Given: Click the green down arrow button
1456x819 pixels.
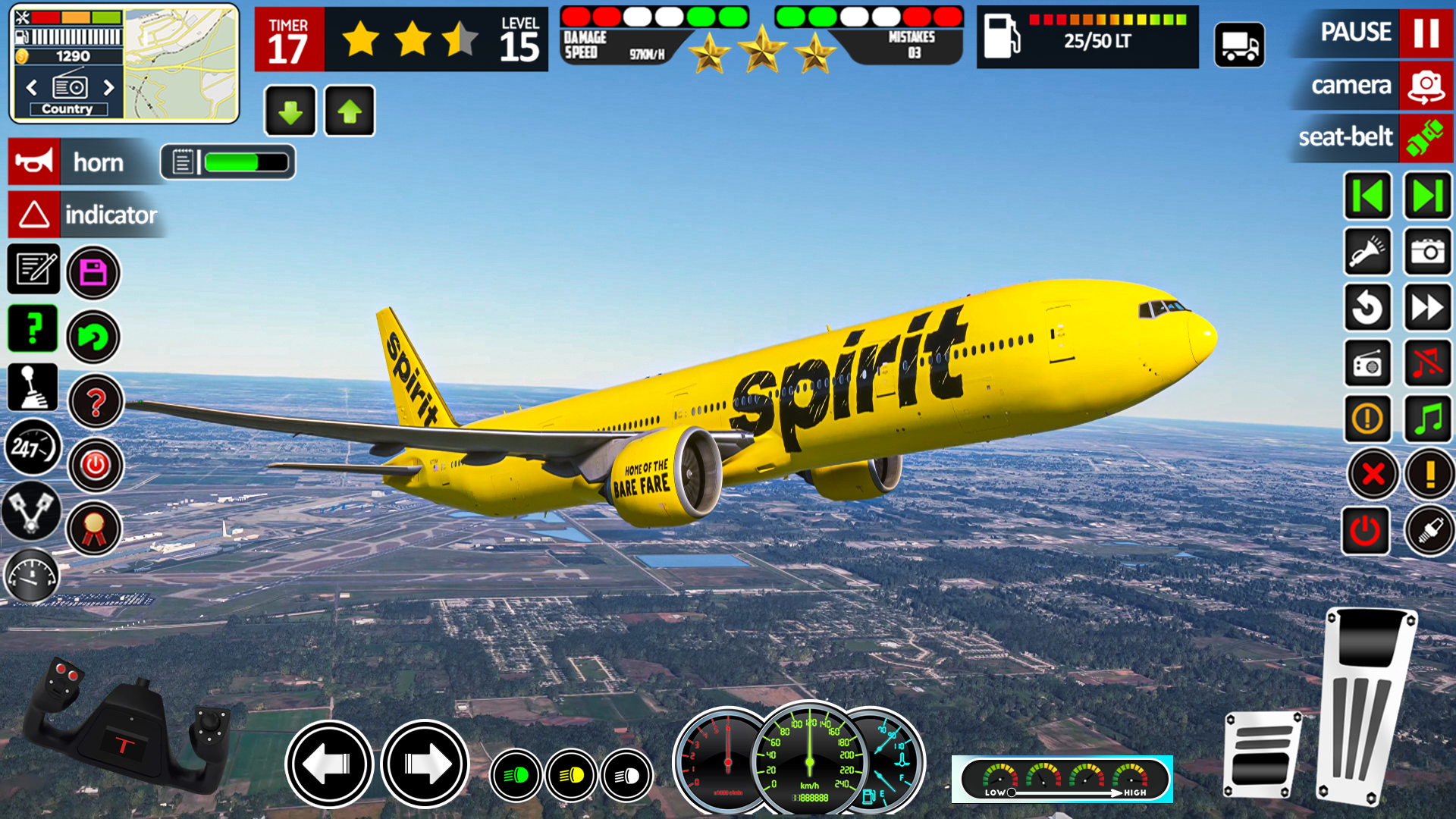Looking at the screenshot, I should (x=290, y=111).
